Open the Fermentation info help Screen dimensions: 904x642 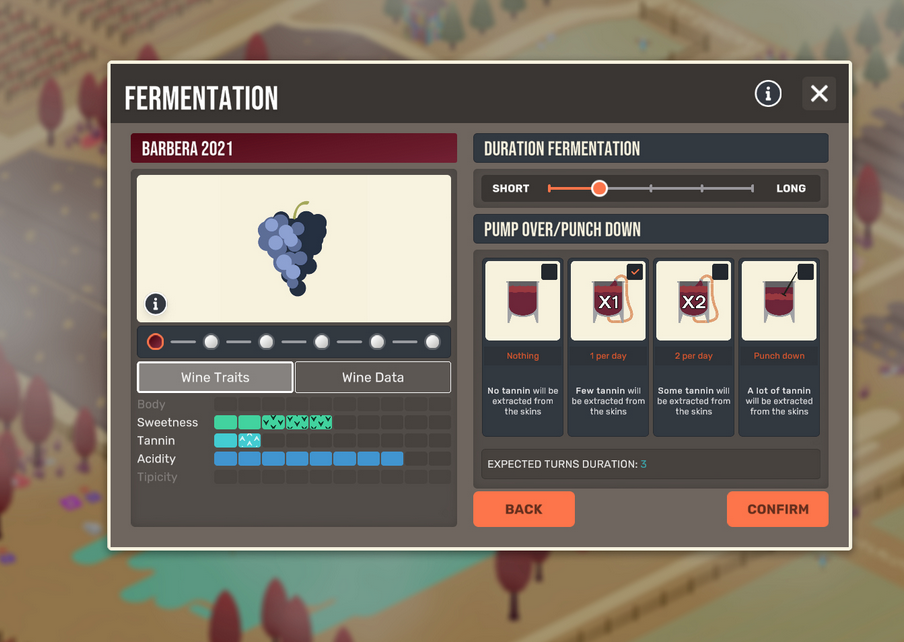pos(768,94)
